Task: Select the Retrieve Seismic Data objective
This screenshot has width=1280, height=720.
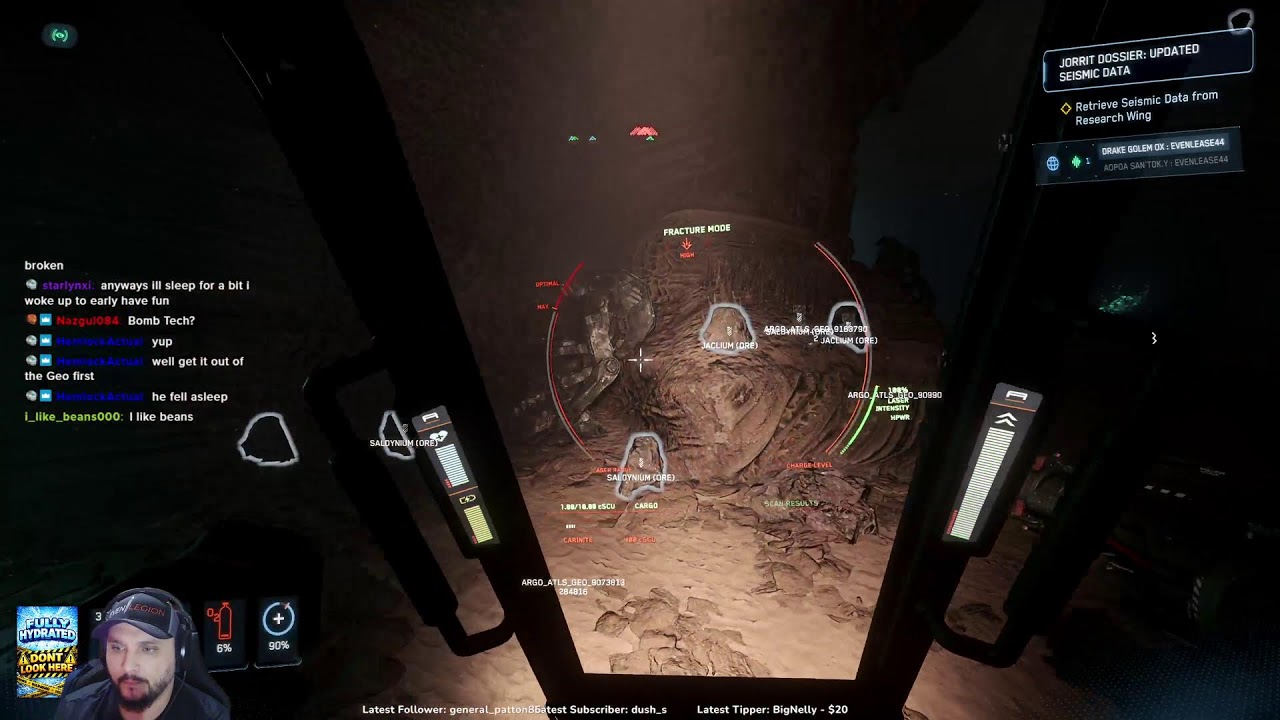Action: pos(1145,108)
